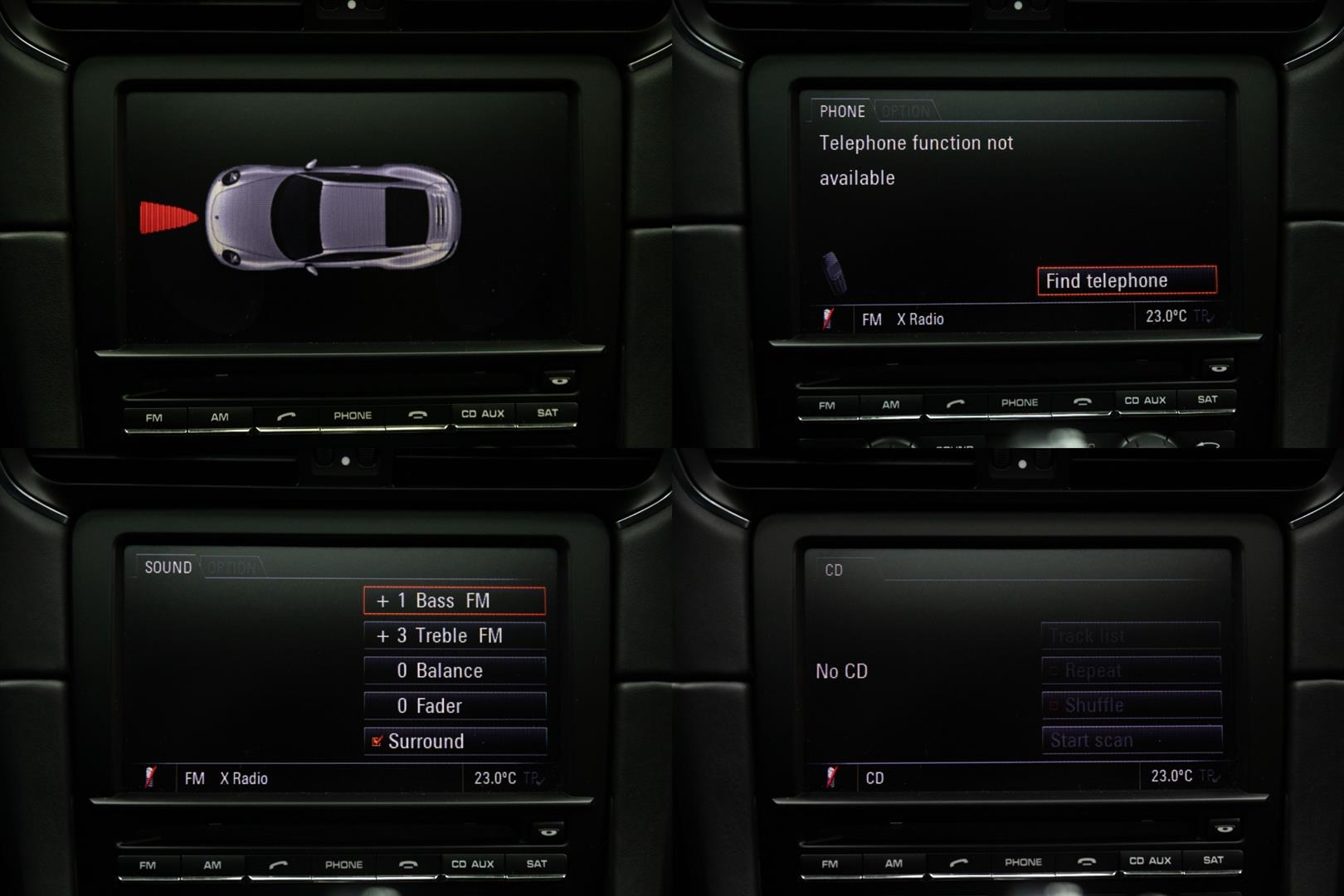Choose the Treble FM sound entry
Viewport: 1344px width, 896px height.
[454, 635]
